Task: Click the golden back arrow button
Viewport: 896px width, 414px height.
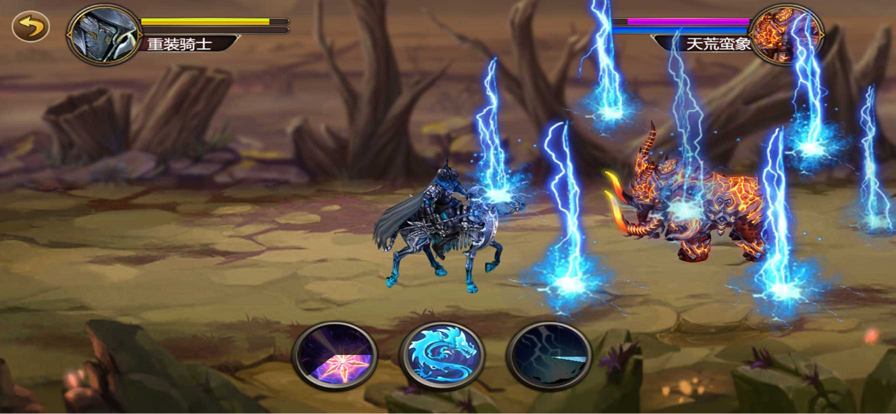Action: [x=31, y=27]
